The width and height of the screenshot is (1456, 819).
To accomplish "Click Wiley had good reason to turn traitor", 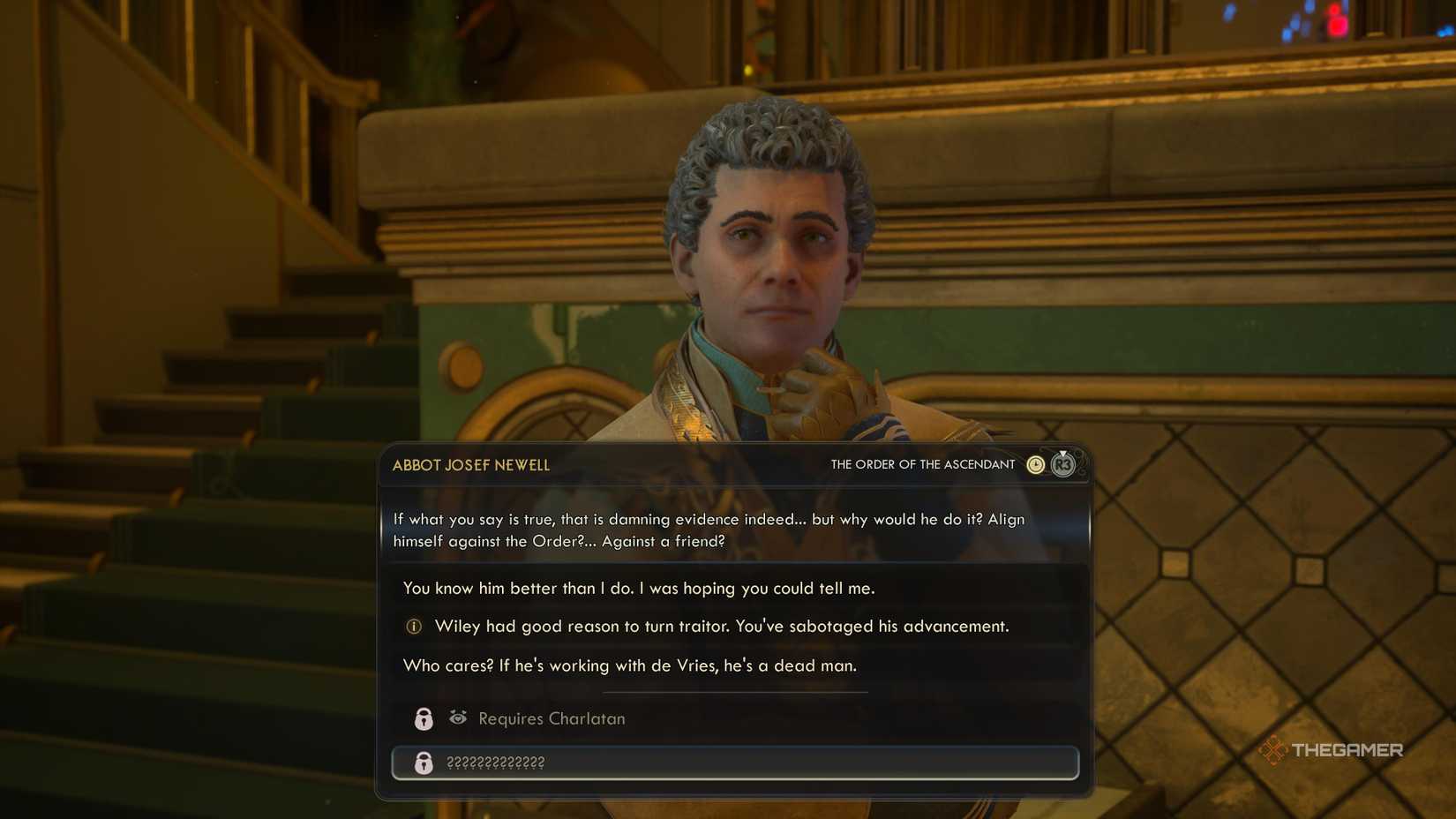I will [x=721, y=626].
